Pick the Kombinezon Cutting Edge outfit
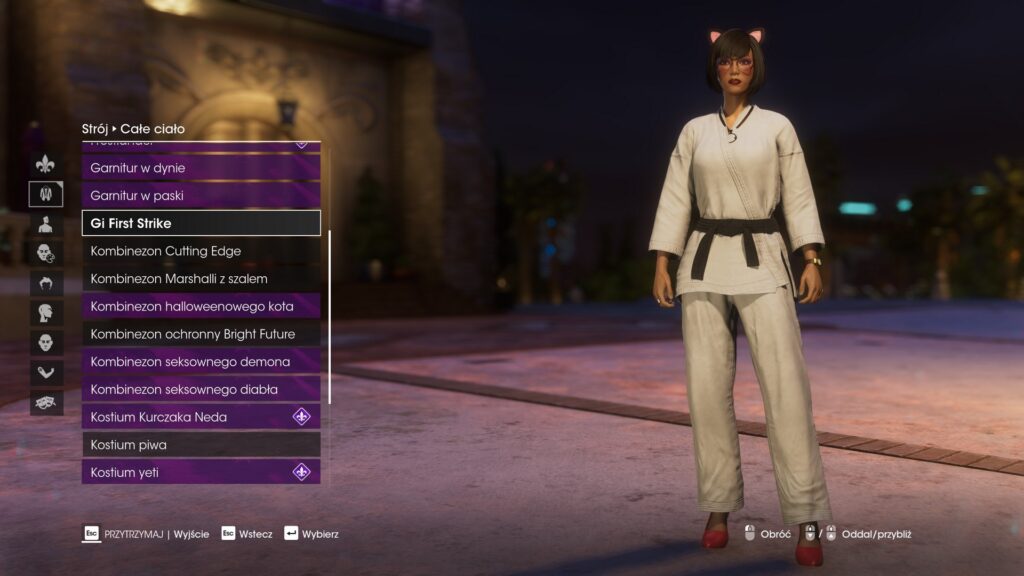The height and width of the screenshot is (576, 1024). pos(200,251)
